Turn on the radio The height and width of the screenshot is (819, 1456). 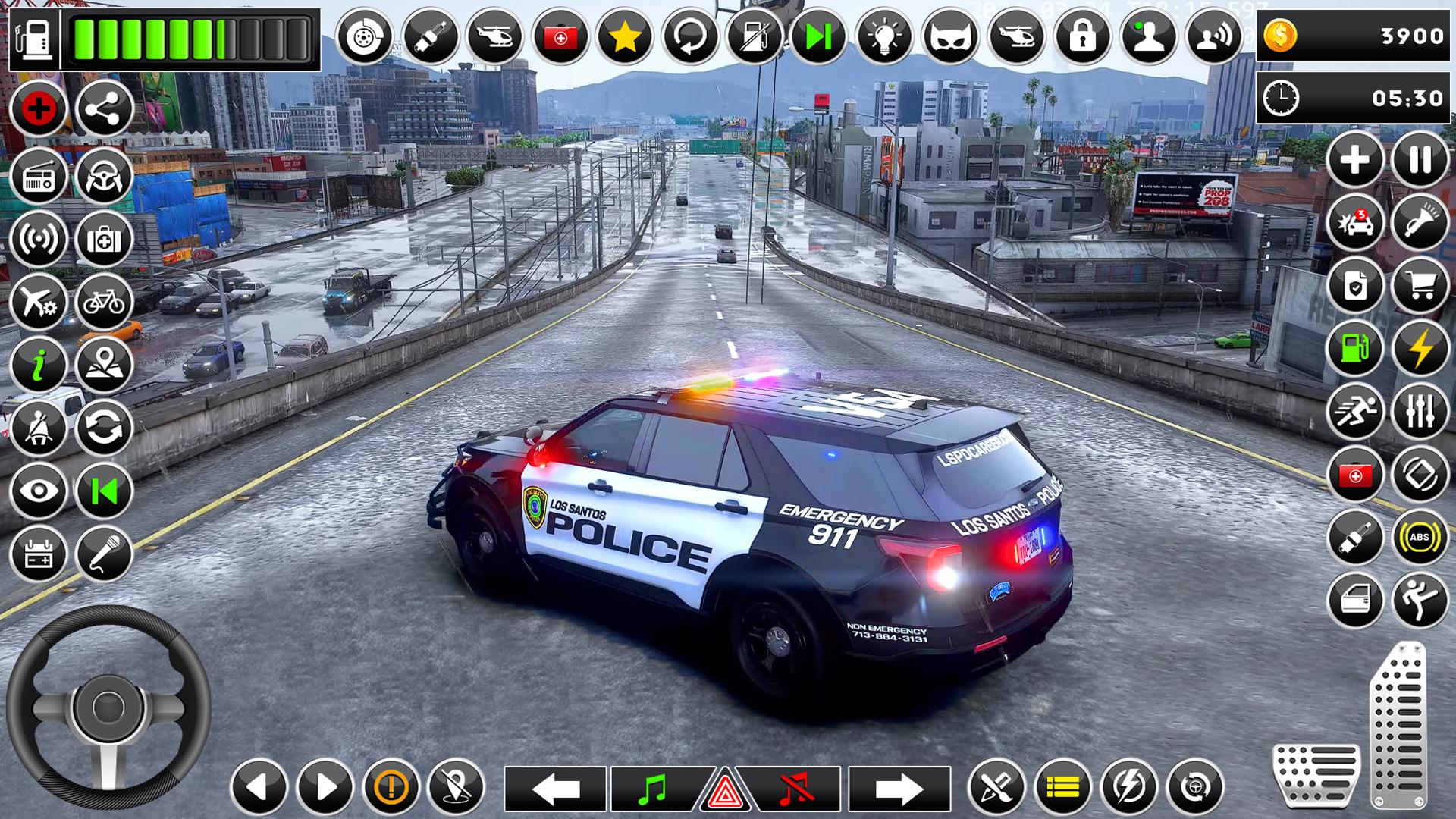39,177
